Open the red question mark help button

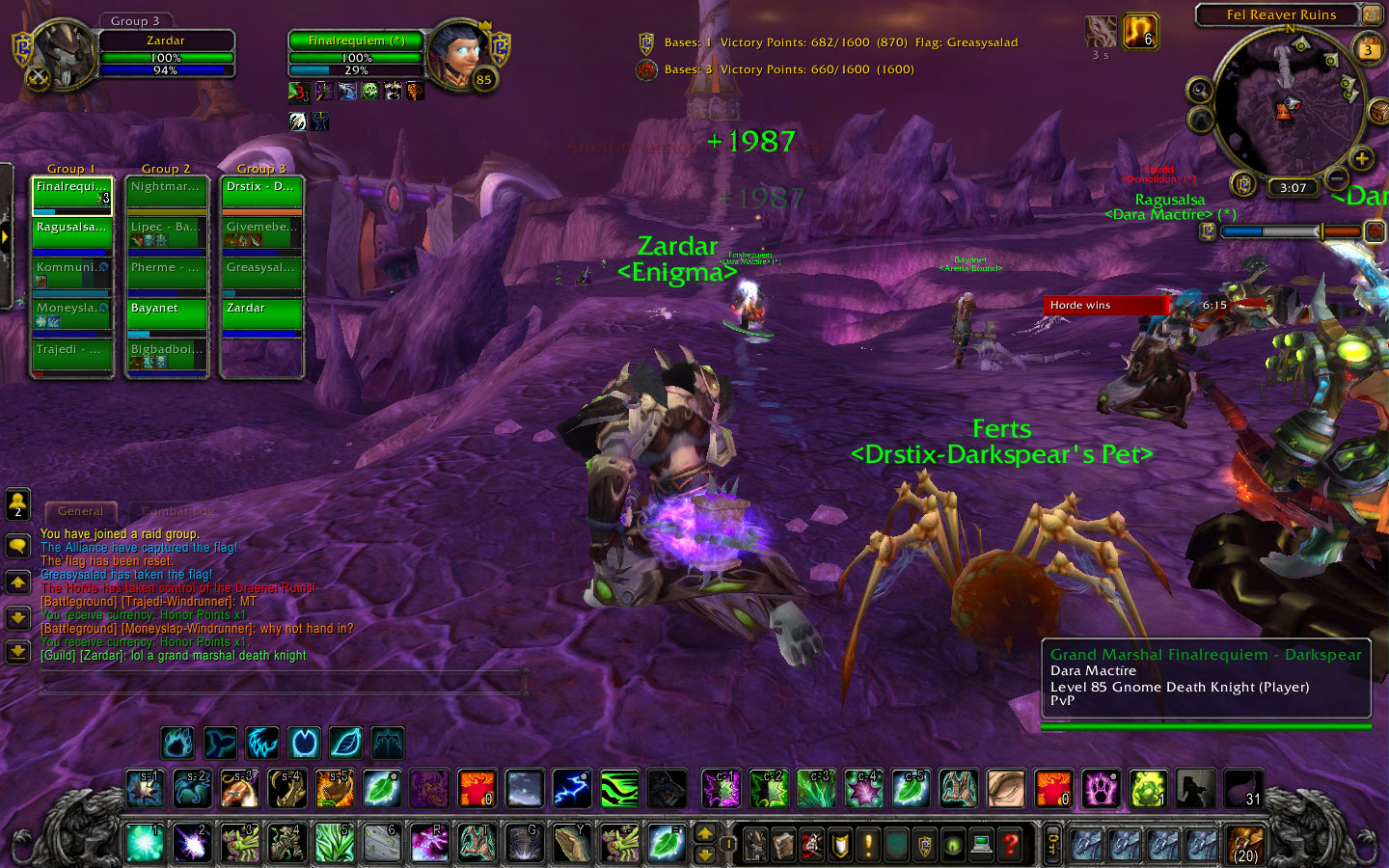(1010, 845)
